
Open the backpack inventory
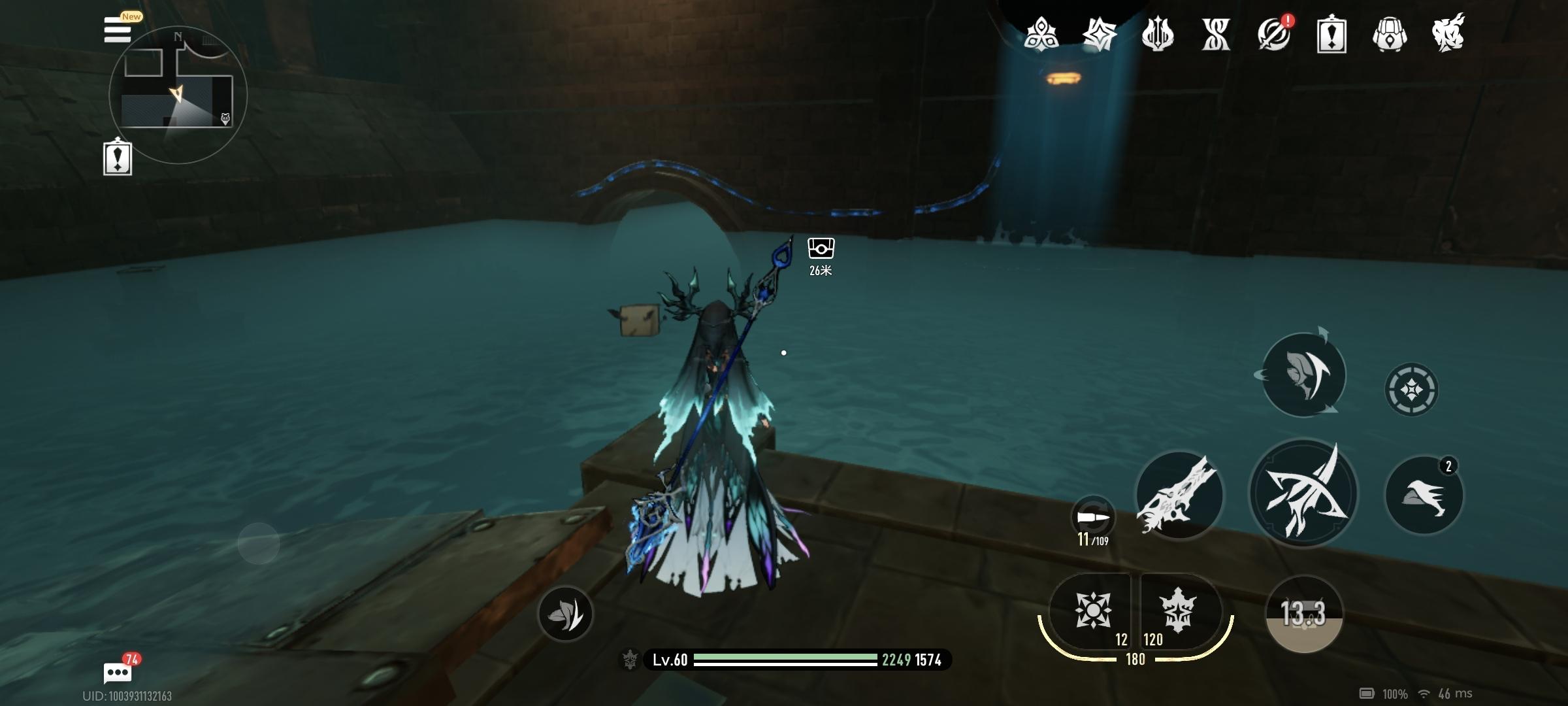click(x=1389, y=34)
